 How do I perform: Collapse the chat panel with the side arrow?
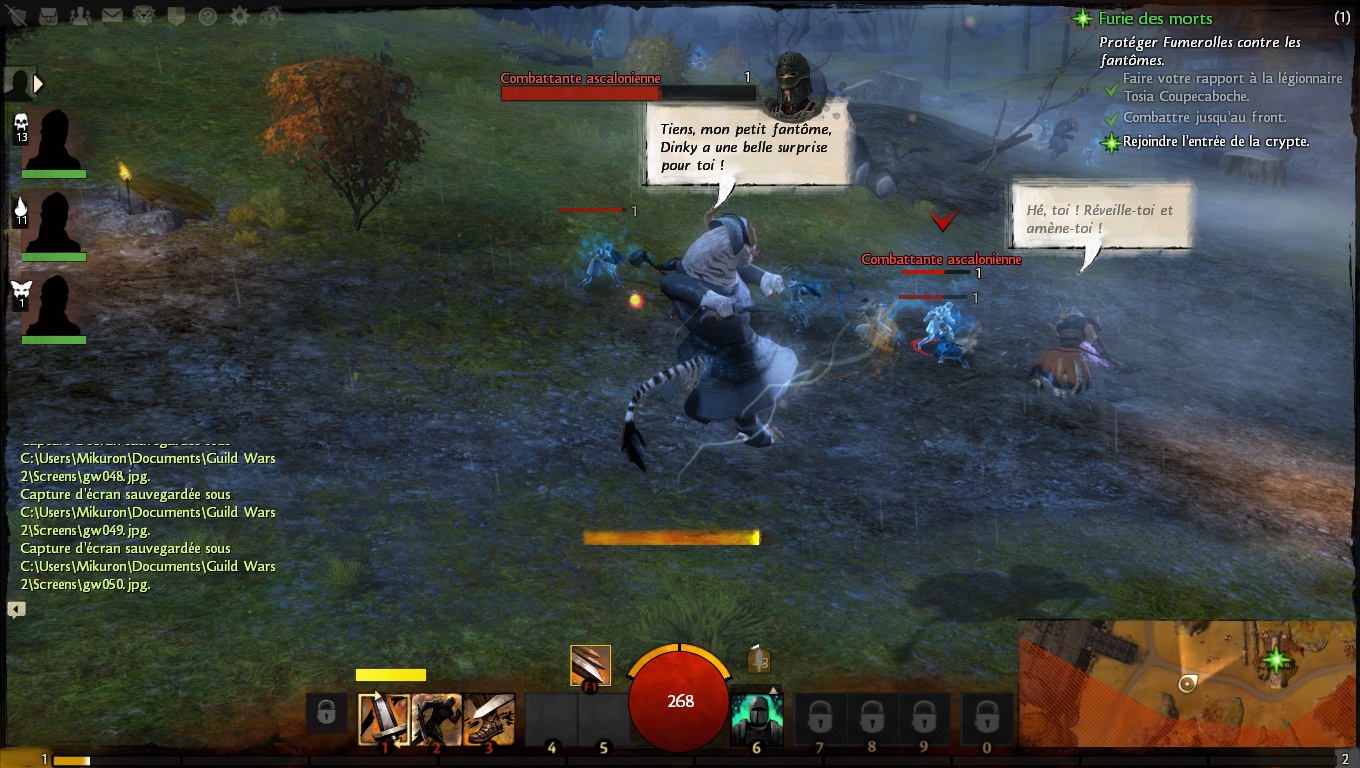[x=16, y=609]
